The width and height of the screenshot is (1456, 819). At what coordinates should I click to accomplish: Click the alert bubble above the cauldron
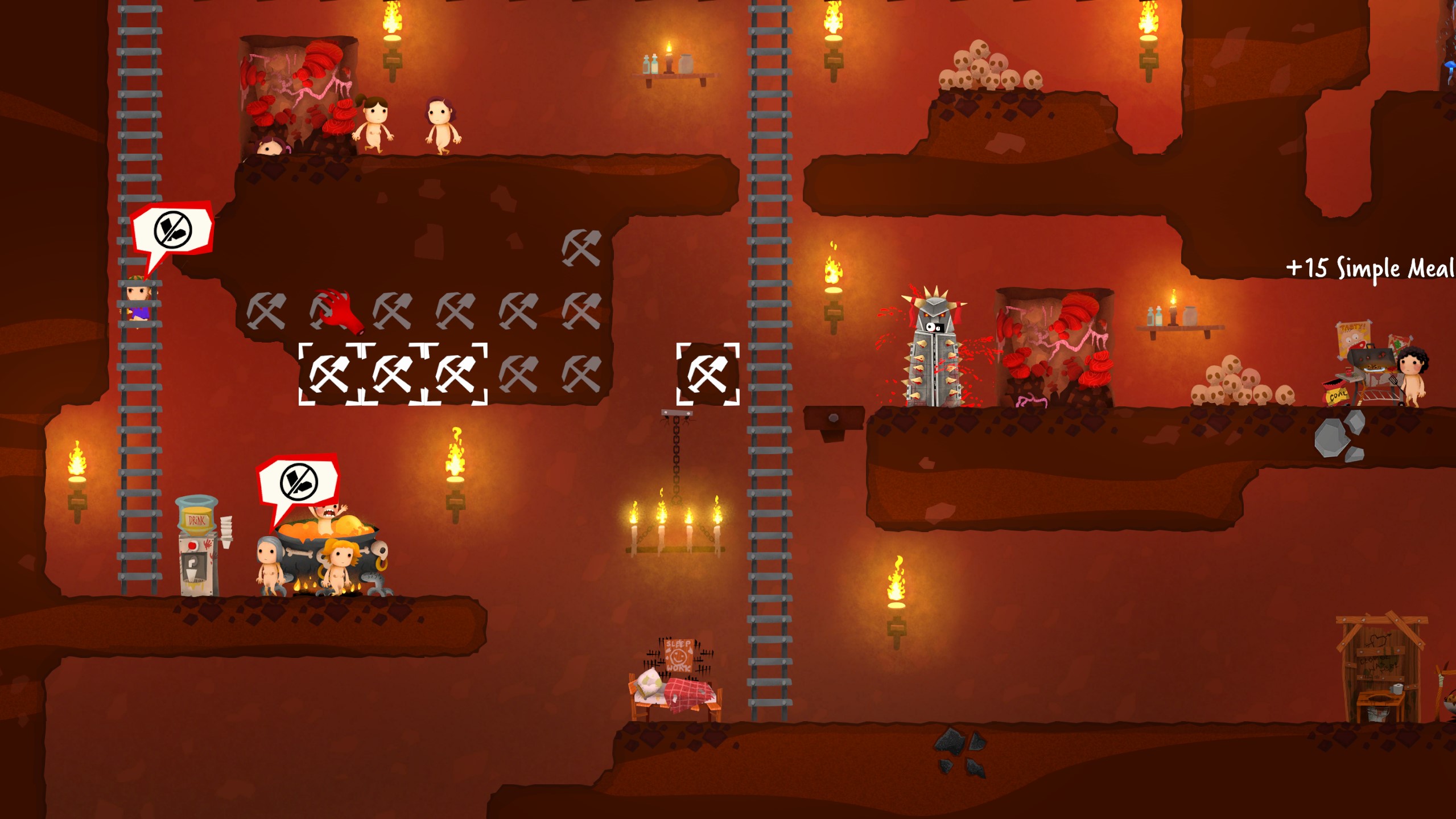click(x=299, y=482)
